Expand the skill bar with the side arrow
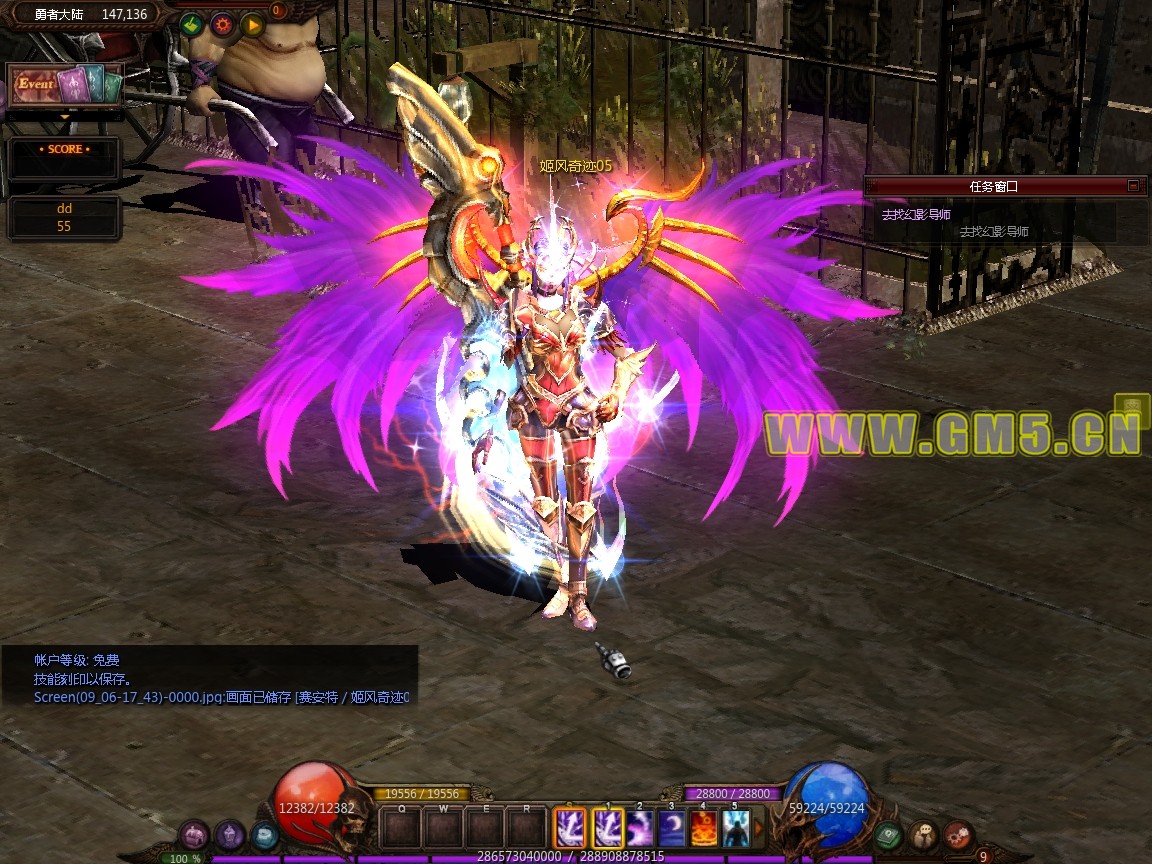This screenshot has width=1152, height=864. click(x=759, y=829)
